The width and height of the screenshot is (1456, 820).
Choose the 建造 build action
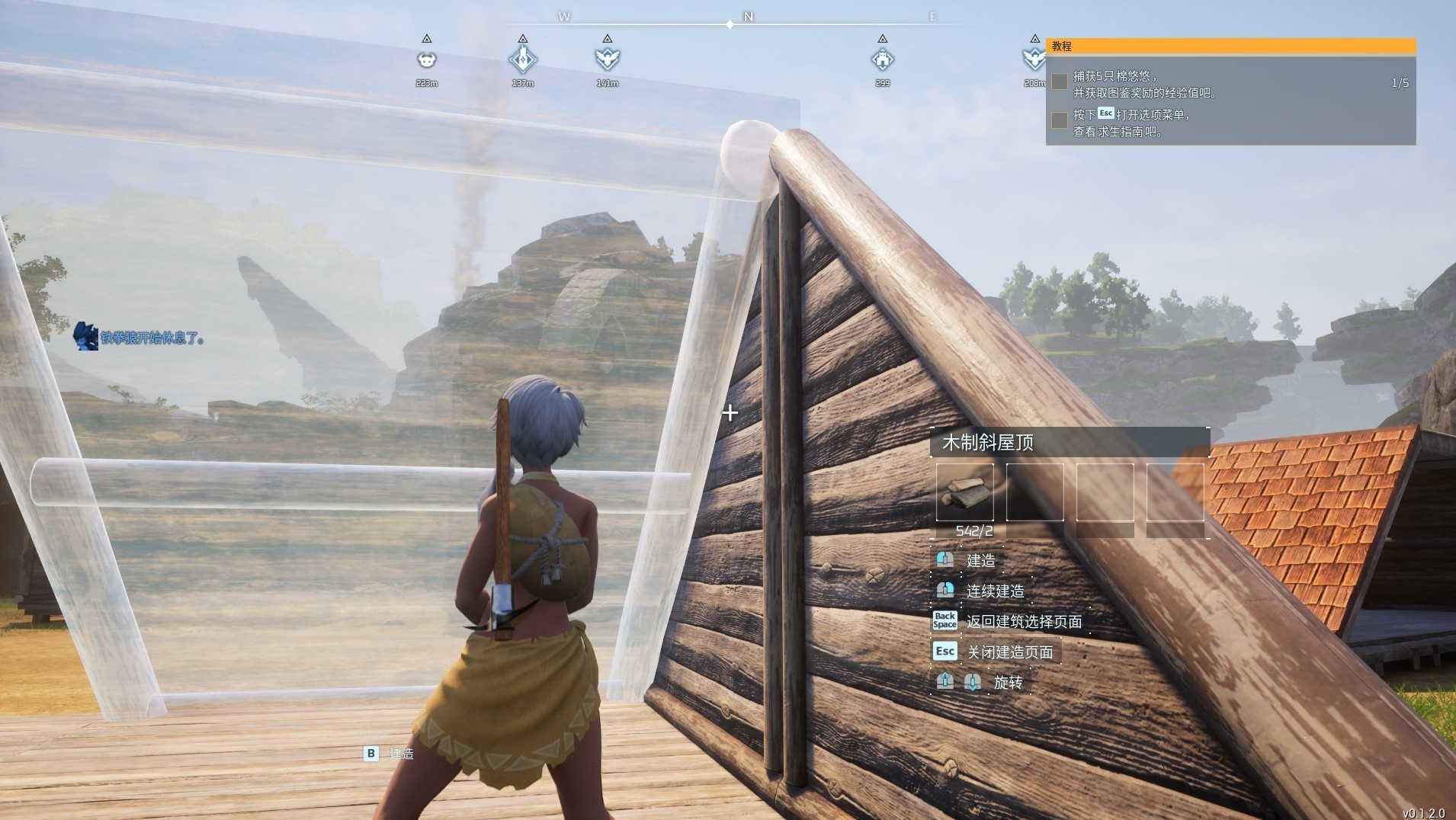tap(980, 561)
